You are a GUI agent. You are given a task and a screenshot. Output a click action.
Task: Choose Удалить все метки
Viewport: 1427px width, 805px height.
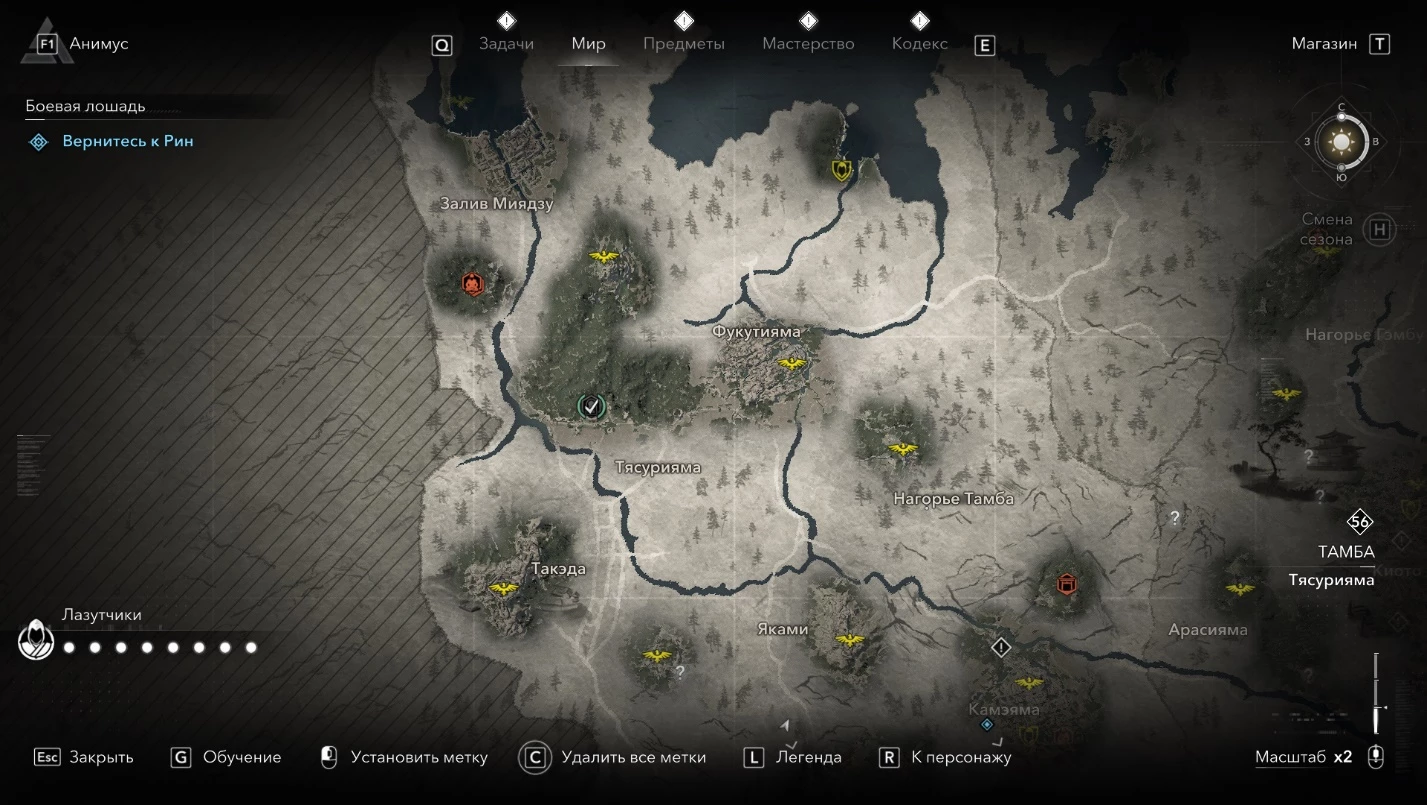pyautogui.click(x=633, y=757)
